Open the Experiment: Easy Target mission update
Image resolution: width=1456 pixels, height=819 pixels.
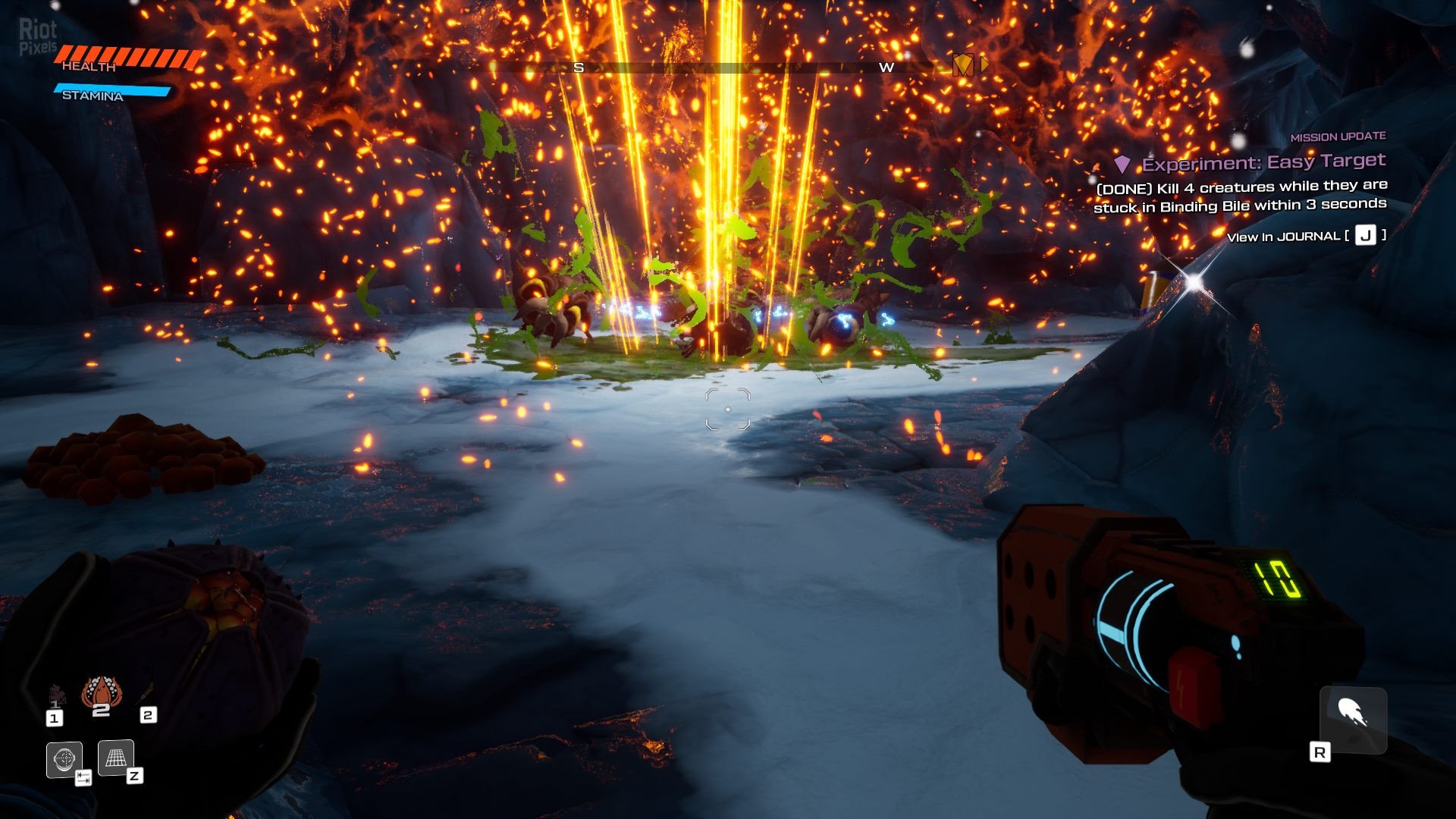pos(1263,162)
